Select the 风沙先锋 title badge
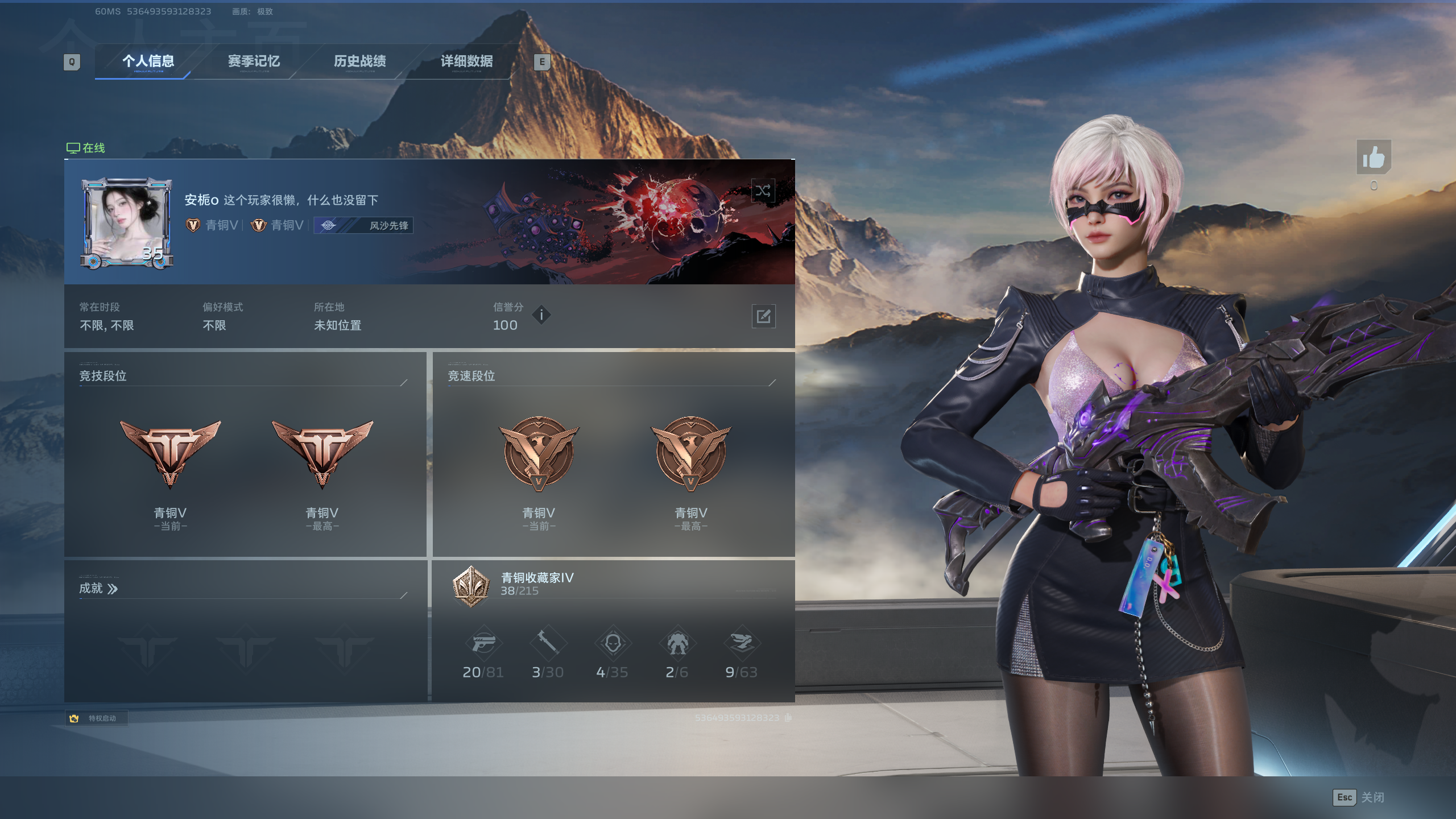1456x819 pixels. coord(364,226)
